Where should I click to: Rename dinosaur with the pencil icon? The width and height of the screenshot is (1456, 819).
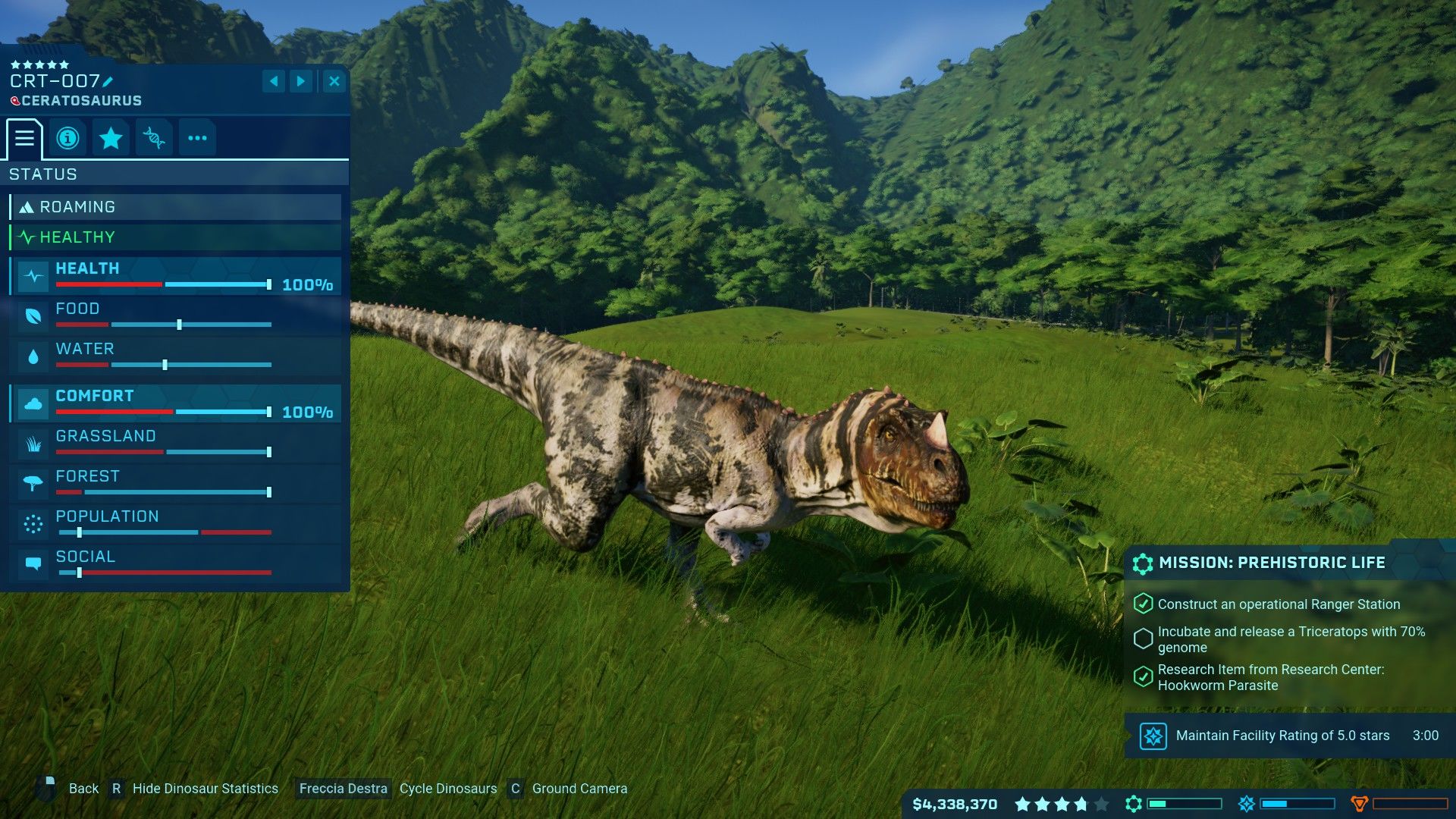pos(108,82)
